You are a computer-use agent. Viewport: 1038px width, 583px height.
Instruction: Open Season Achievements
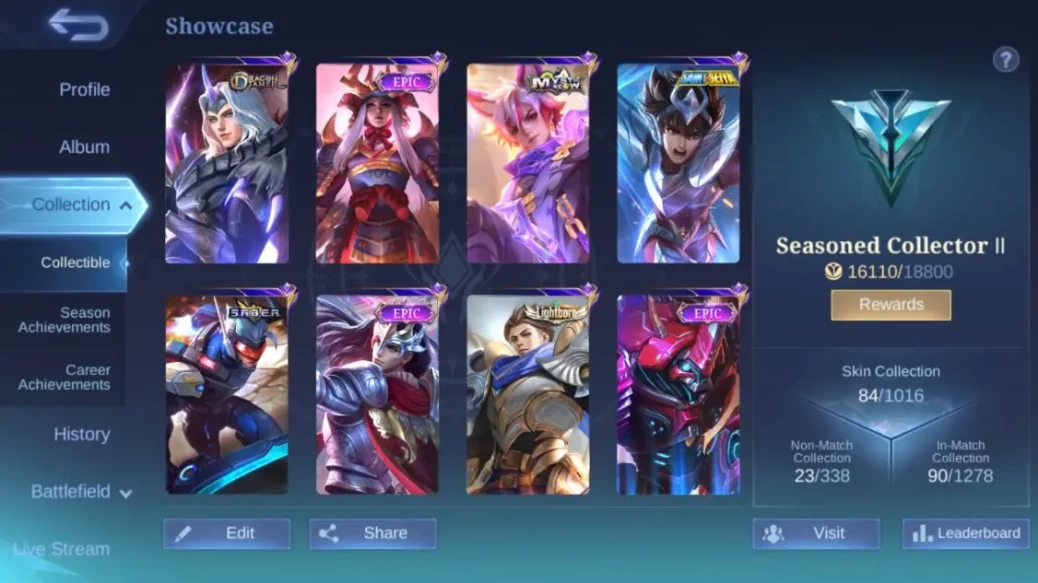coord(64,320)
